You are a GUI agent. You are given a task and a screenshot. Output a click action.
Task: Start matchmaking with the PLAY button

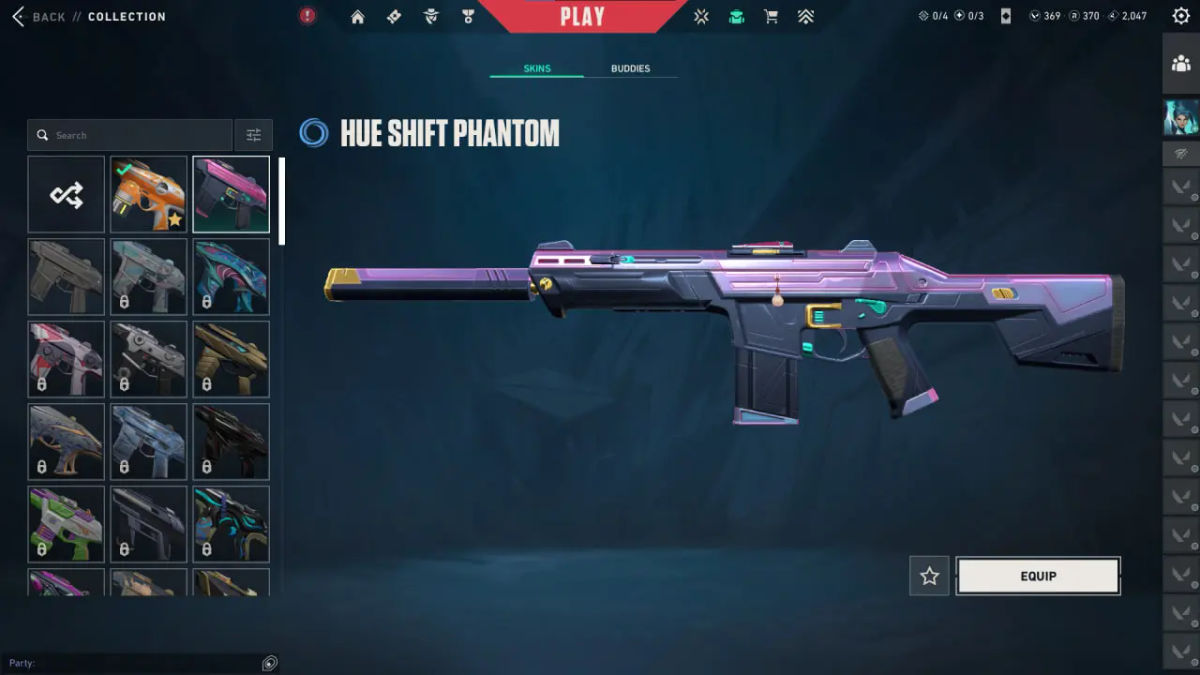pyautogui.click(x=582, y=17)
